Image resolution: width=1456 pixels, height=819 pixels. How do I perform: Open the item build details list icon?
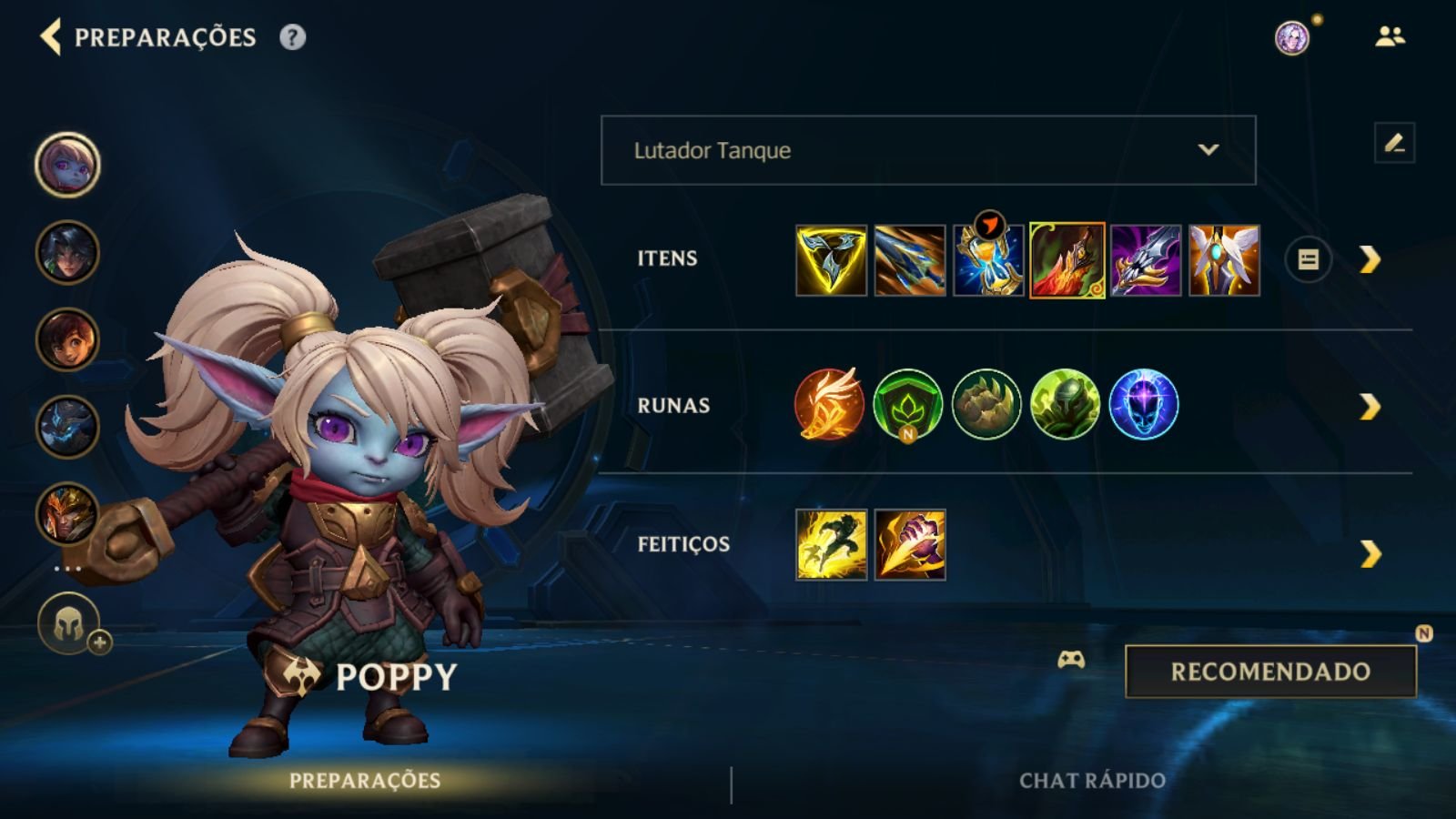1307,260
